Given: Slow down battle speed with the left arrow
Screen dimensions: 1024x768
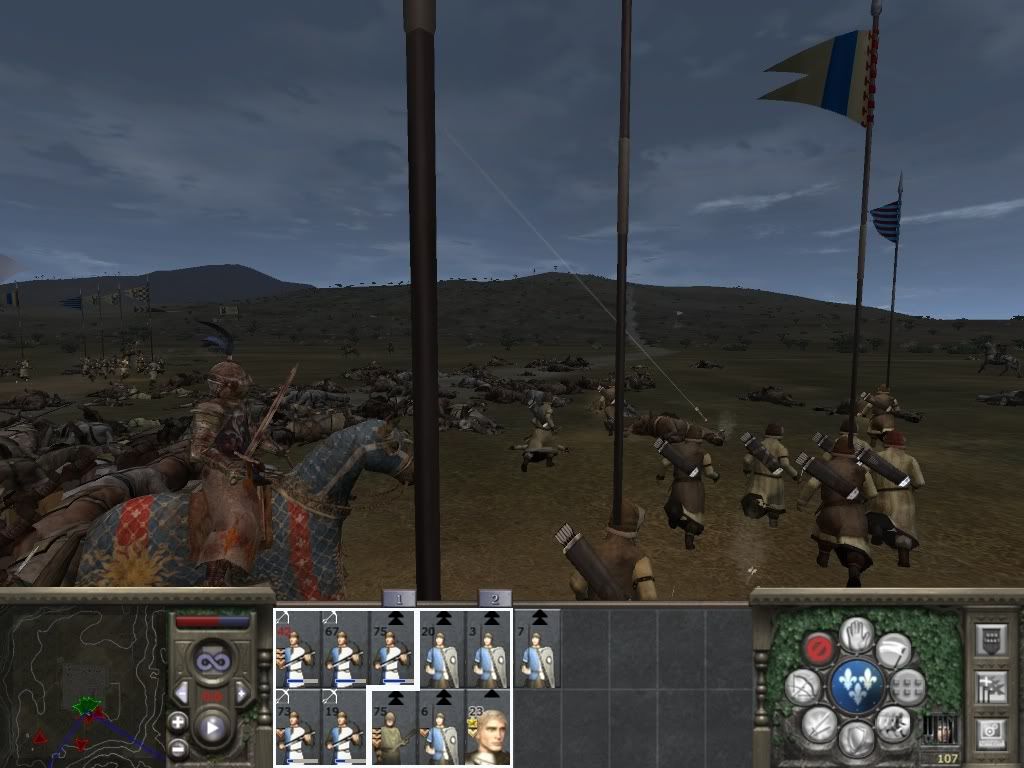Looking at the screenshot, I should pos(182,693).
